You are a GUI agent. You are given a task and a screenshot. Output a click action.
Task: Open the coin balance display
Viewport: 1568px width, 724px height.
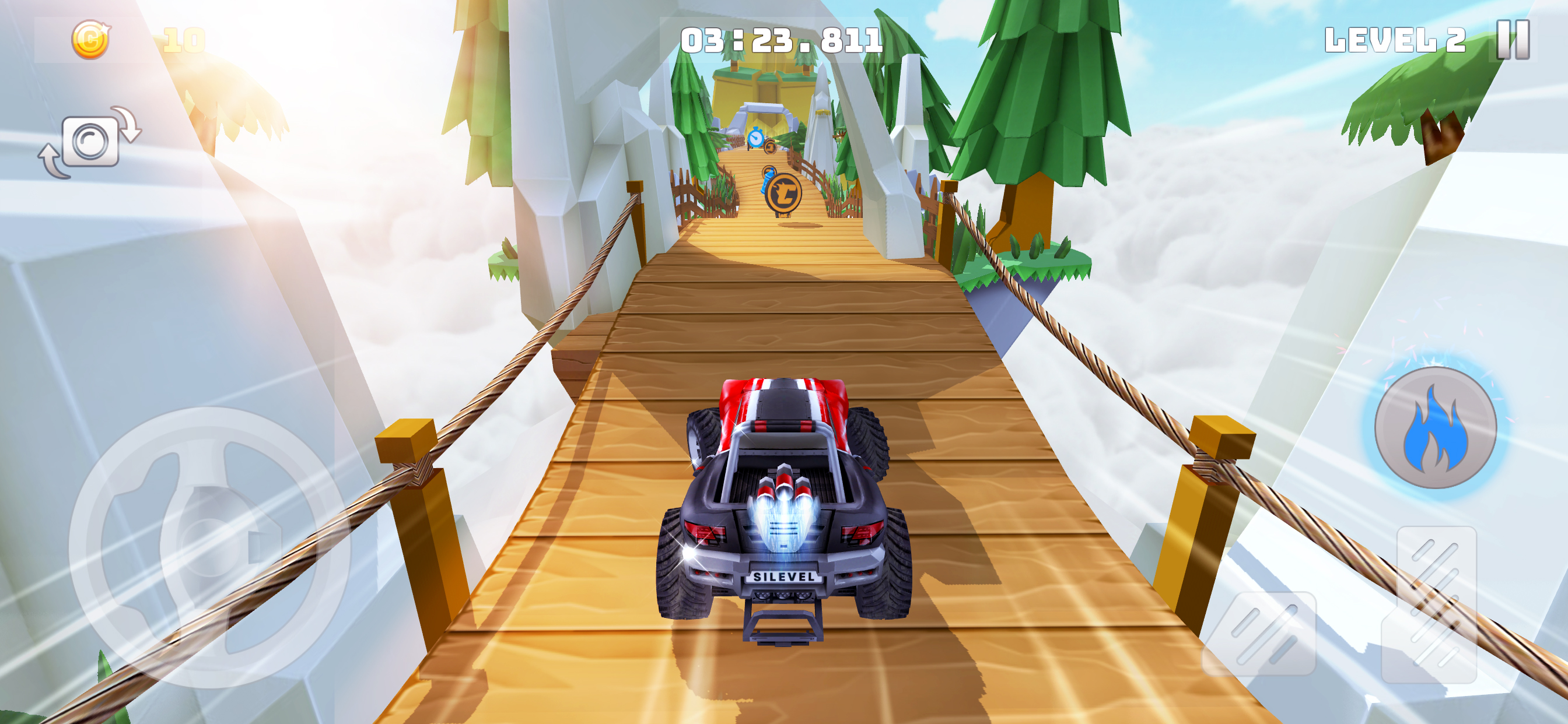[x=137, y=39]
